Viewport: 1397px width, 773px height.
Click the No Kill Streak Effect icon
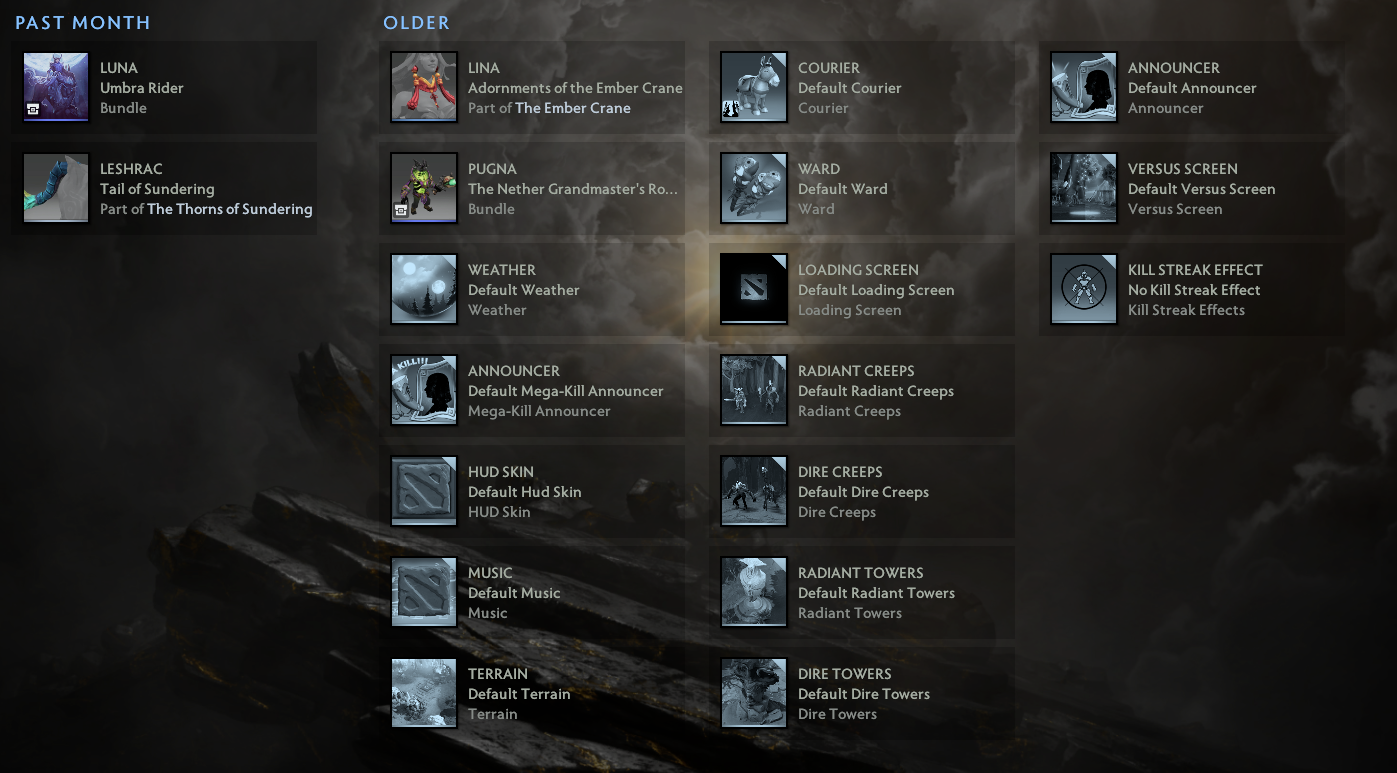coord(1083,289)
